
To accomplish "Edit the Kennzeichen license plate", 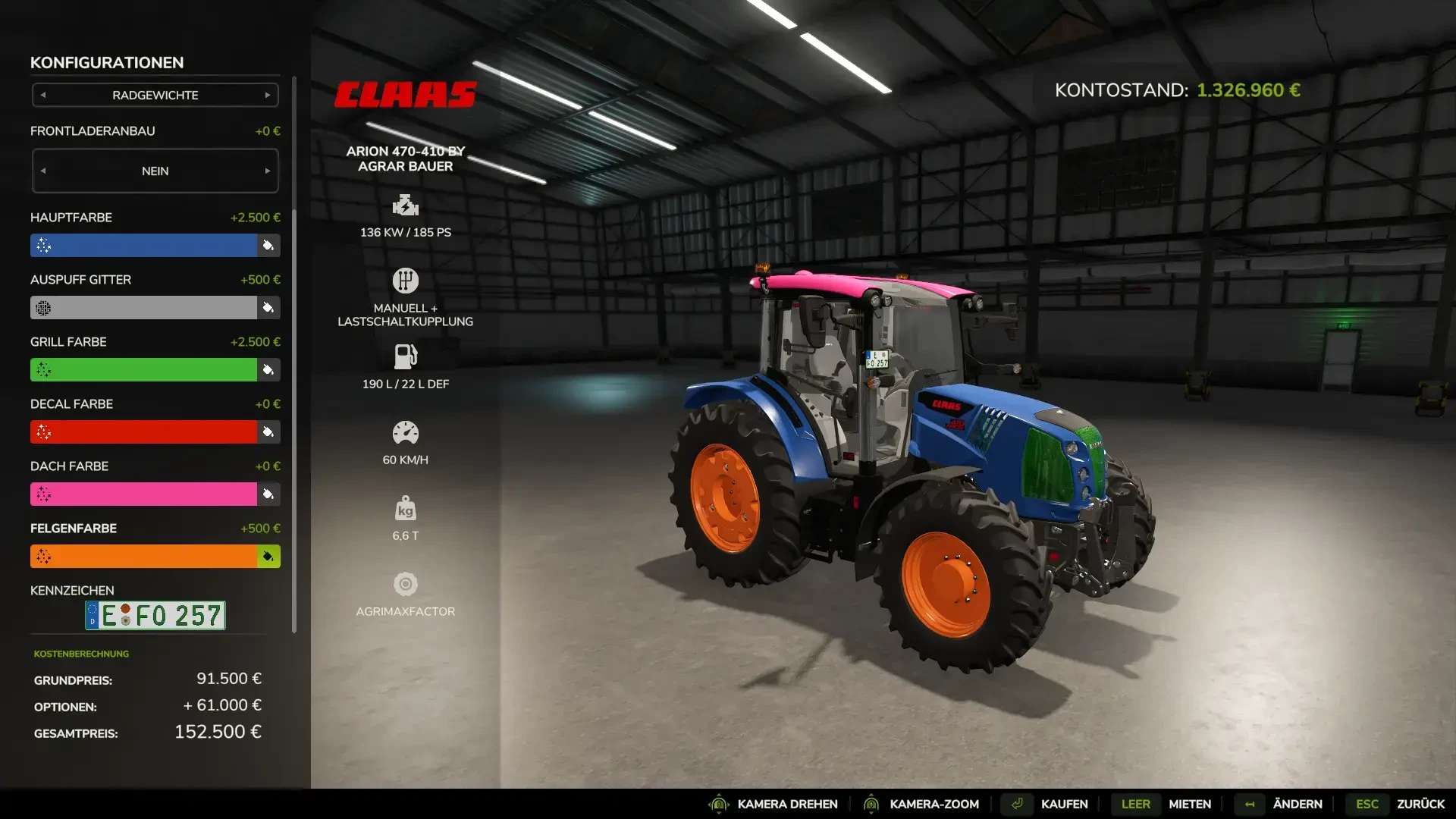I will click(x=155, y=616).
